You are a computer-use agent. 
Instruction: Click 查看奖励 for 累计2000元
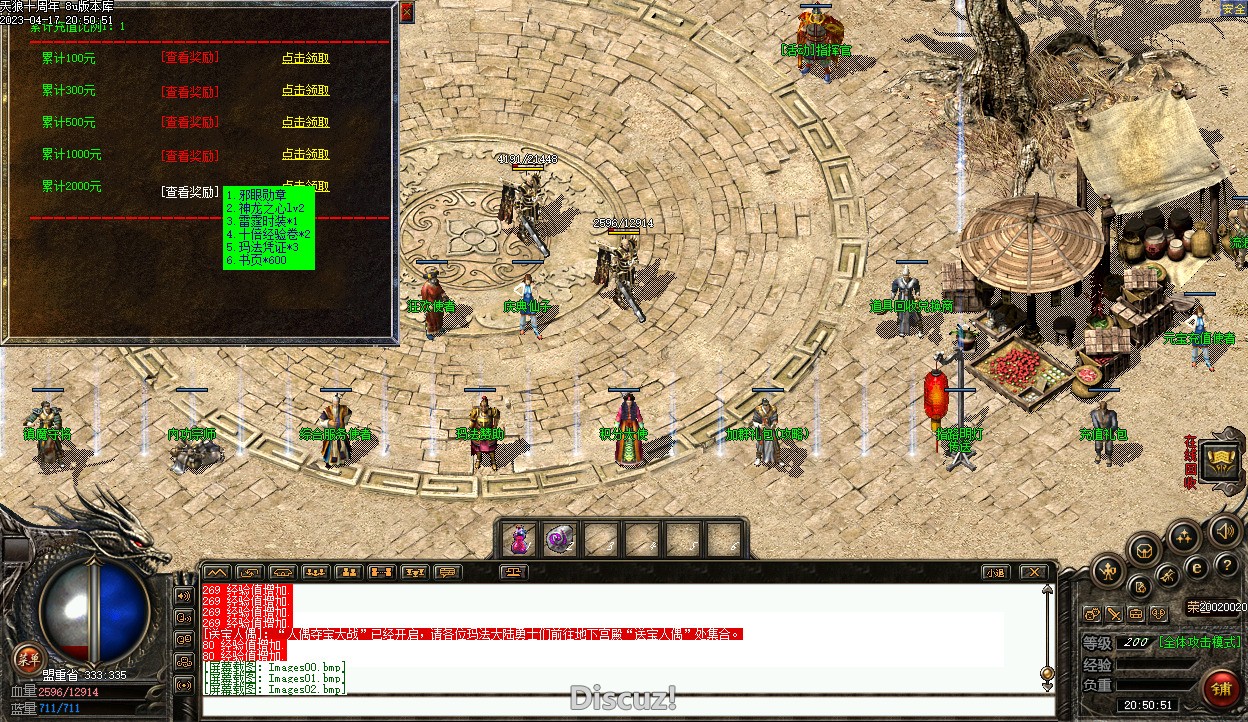189,192
